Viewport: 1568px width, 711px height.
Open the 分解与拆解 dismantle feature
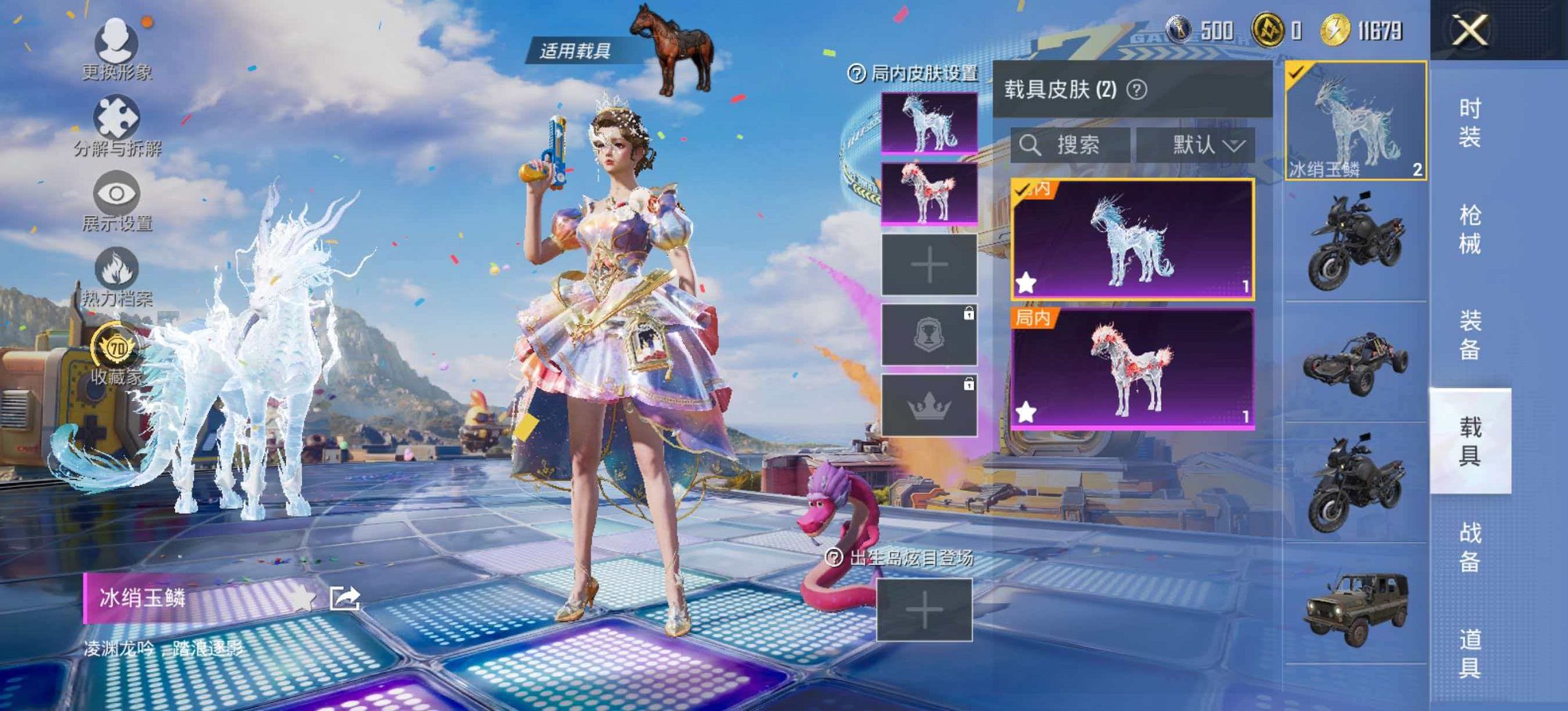115,116
